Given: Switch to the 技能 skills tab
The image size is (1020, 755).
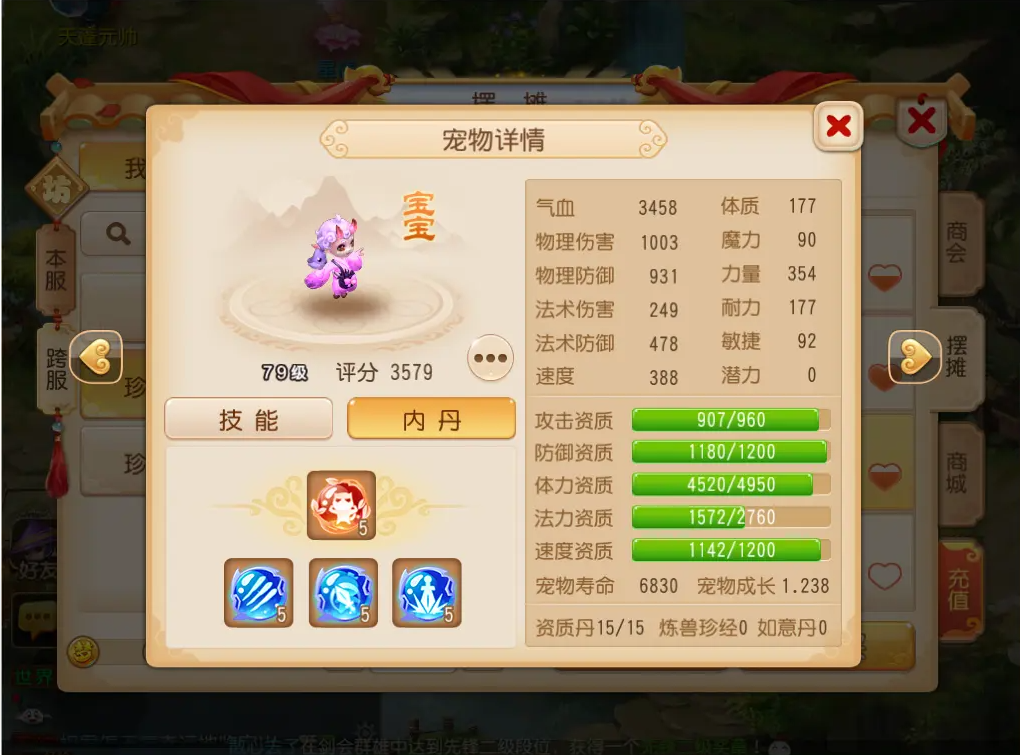Looking at the screenshot, I should [x=249, y=419].
